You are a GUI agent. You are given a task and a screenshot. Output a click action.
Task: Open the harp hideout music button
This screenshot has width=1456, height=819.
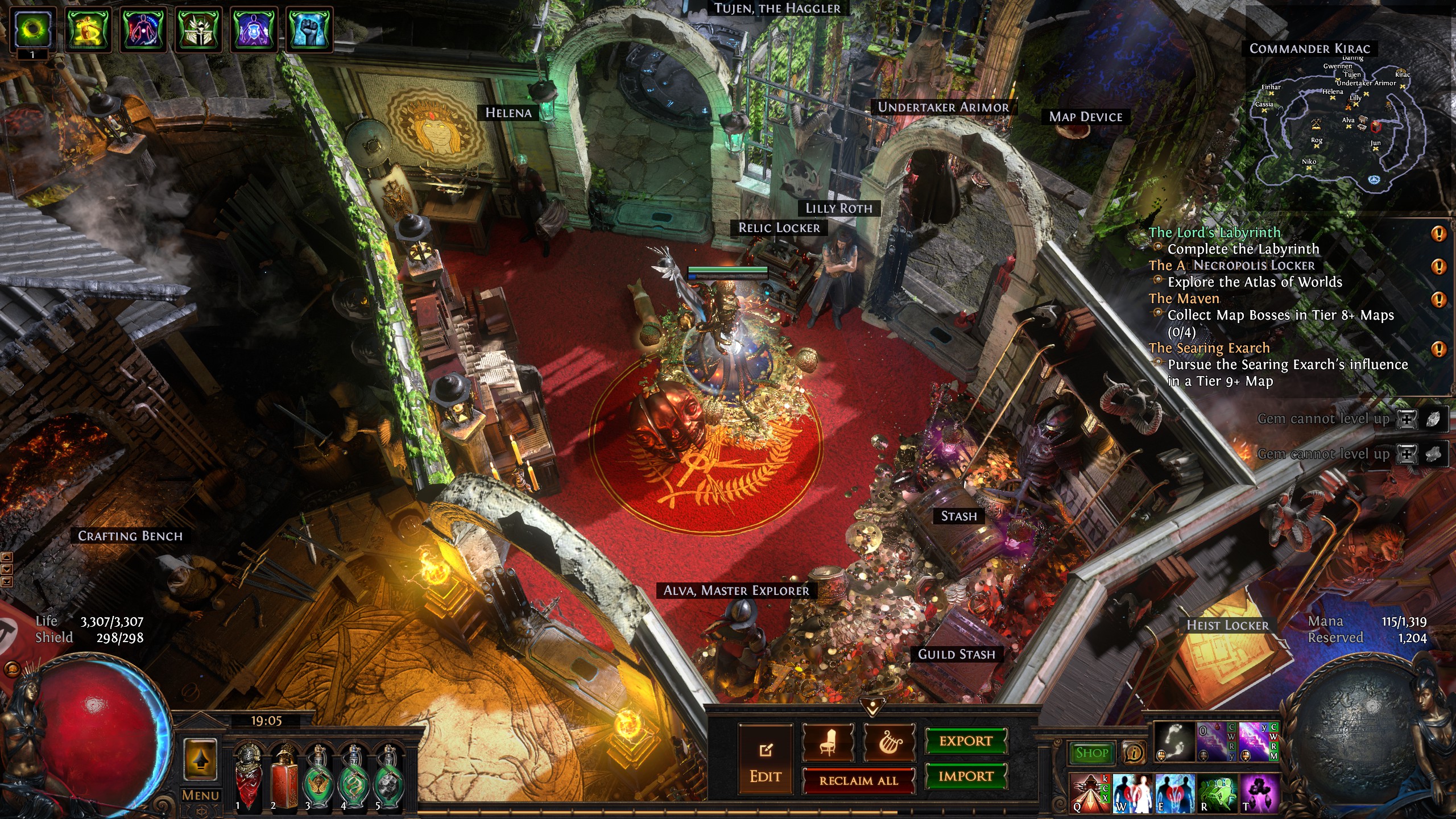pos(889,743)
